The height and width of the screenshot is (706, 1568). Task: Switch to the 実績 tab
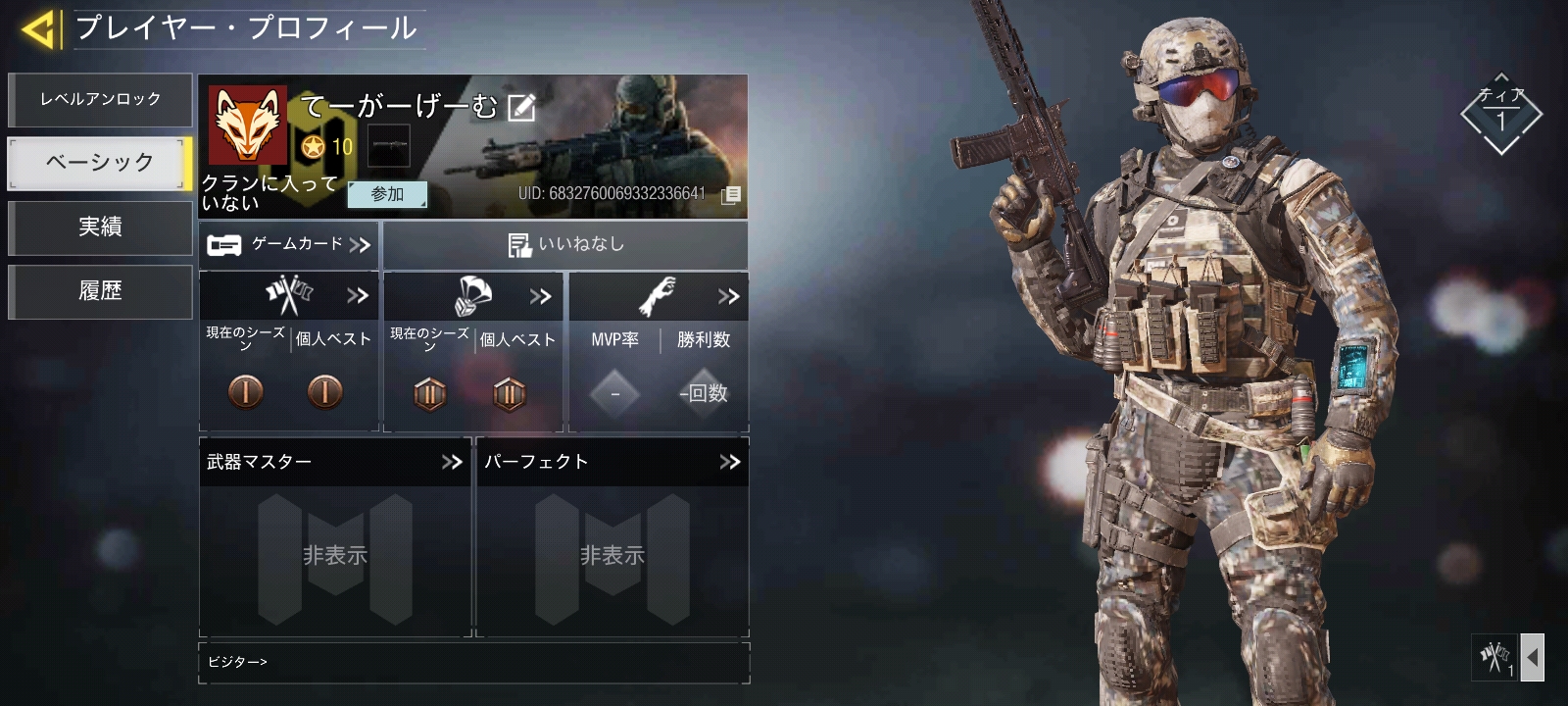click(100, 228)
